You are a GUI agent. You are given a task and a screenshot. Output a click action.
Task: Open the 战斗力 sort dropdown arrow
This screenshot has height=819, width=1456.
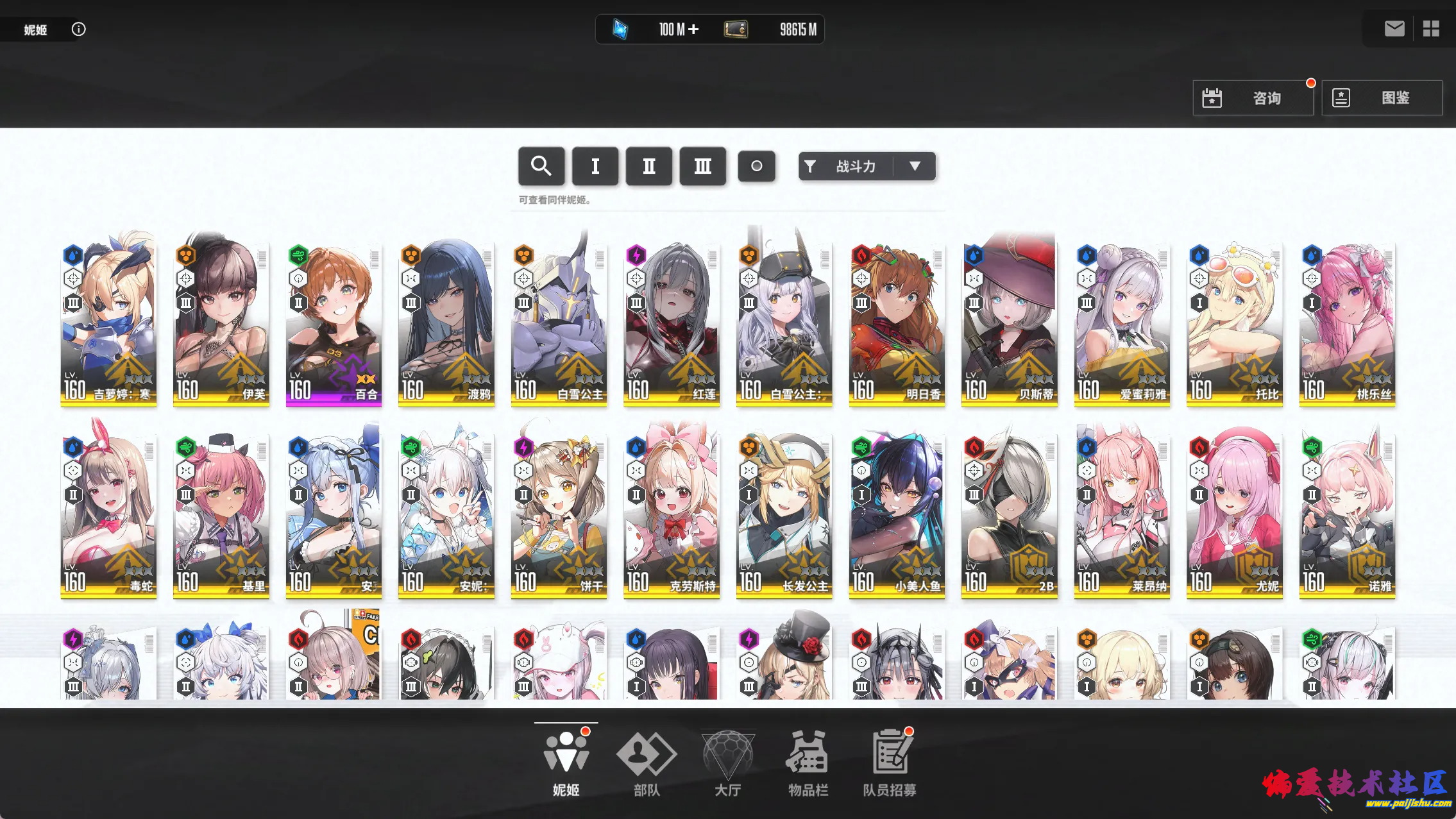click(x=915, y=166)
